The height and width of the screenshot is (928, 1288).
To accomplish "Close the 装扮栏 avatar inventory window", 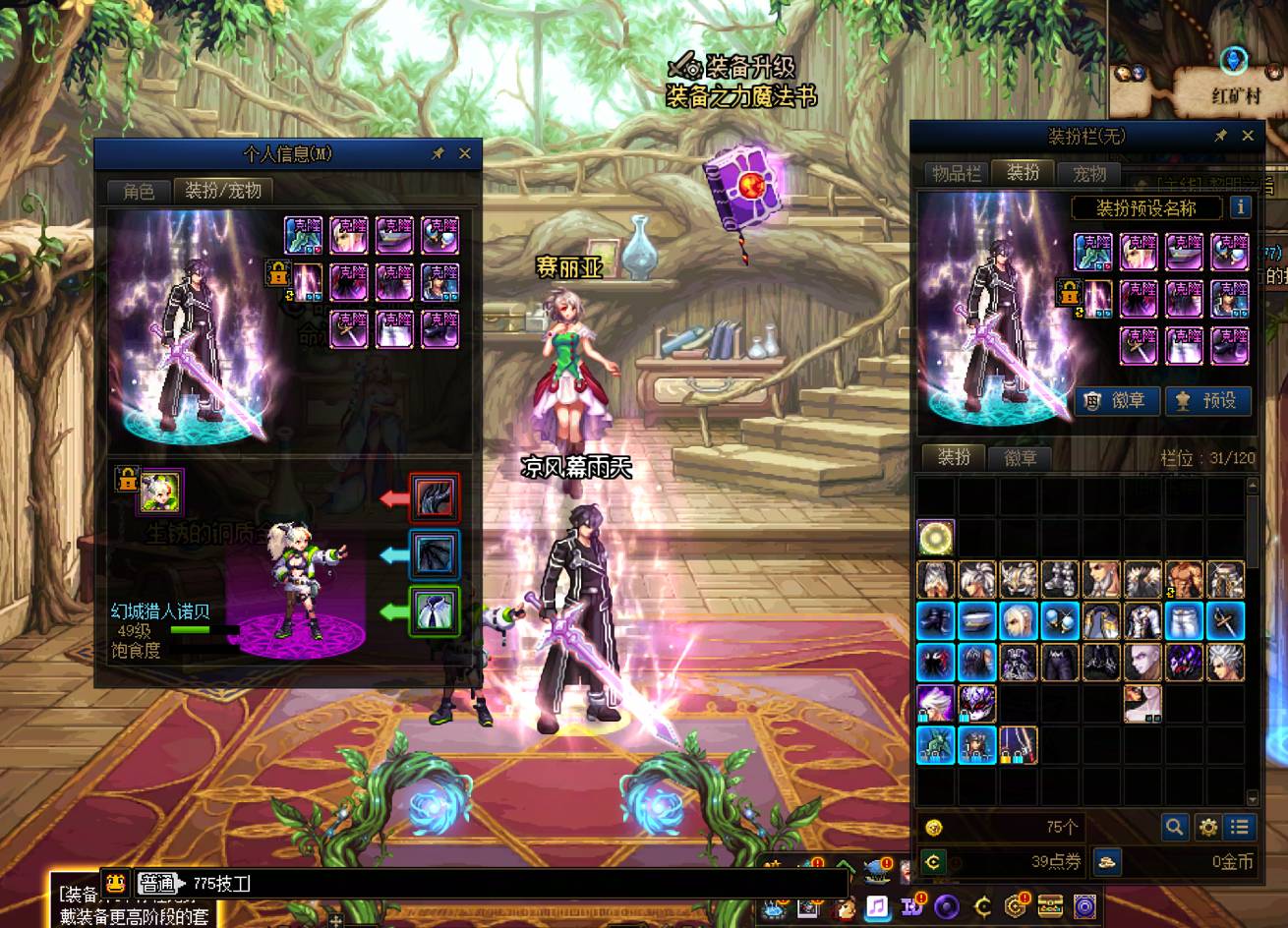I will [x=1248, y=136].
